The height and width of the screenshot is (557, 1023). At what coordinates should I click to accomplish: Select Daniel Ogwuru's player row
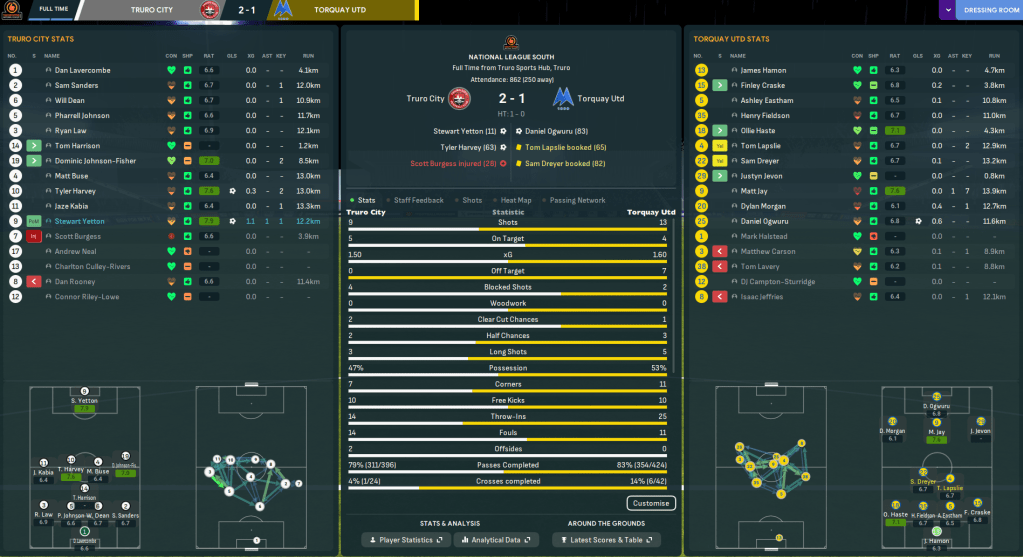[x=765, y=220]
